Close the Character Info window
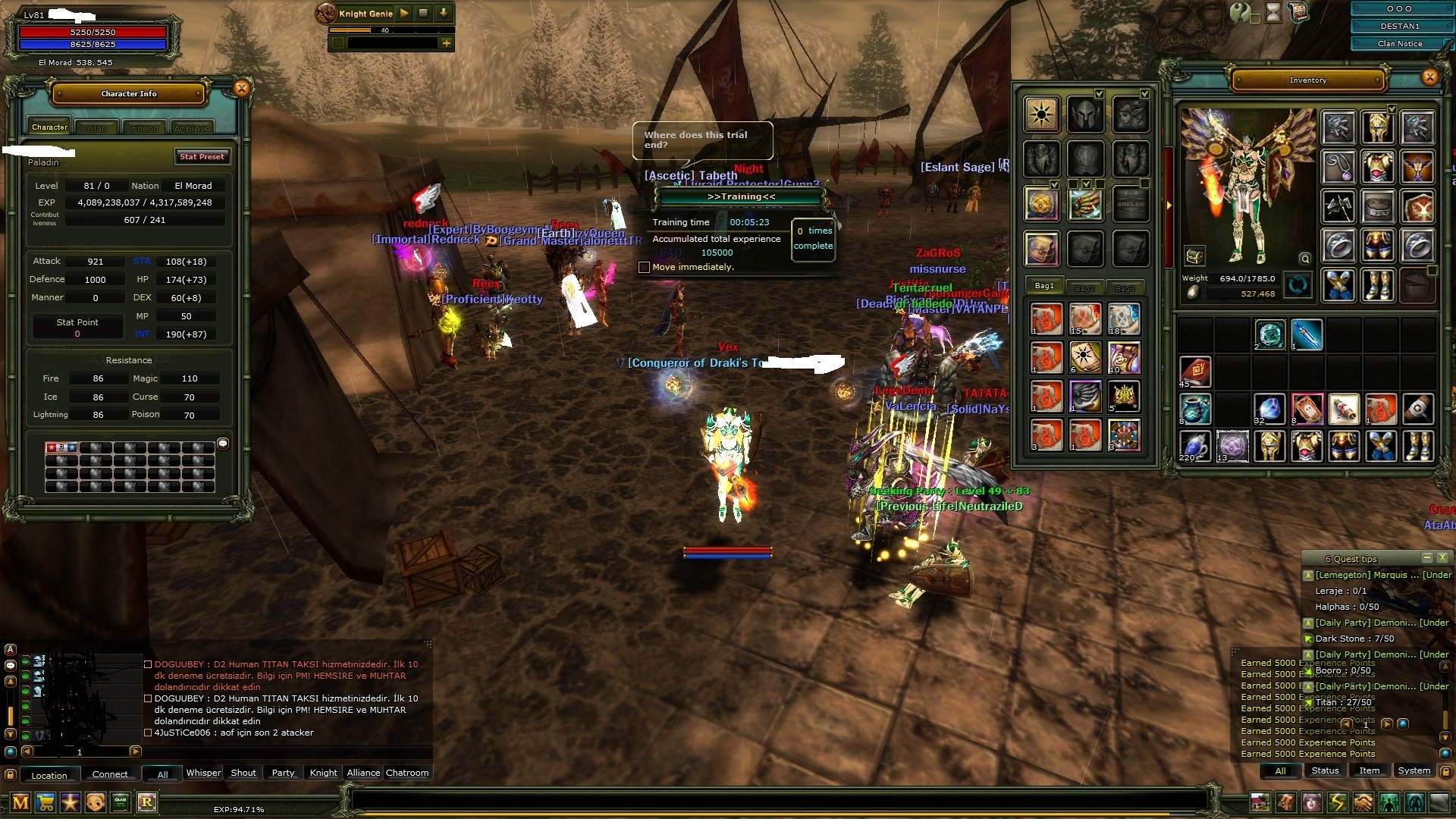This screenshot has height=819, width=1456. pos(241,89)
